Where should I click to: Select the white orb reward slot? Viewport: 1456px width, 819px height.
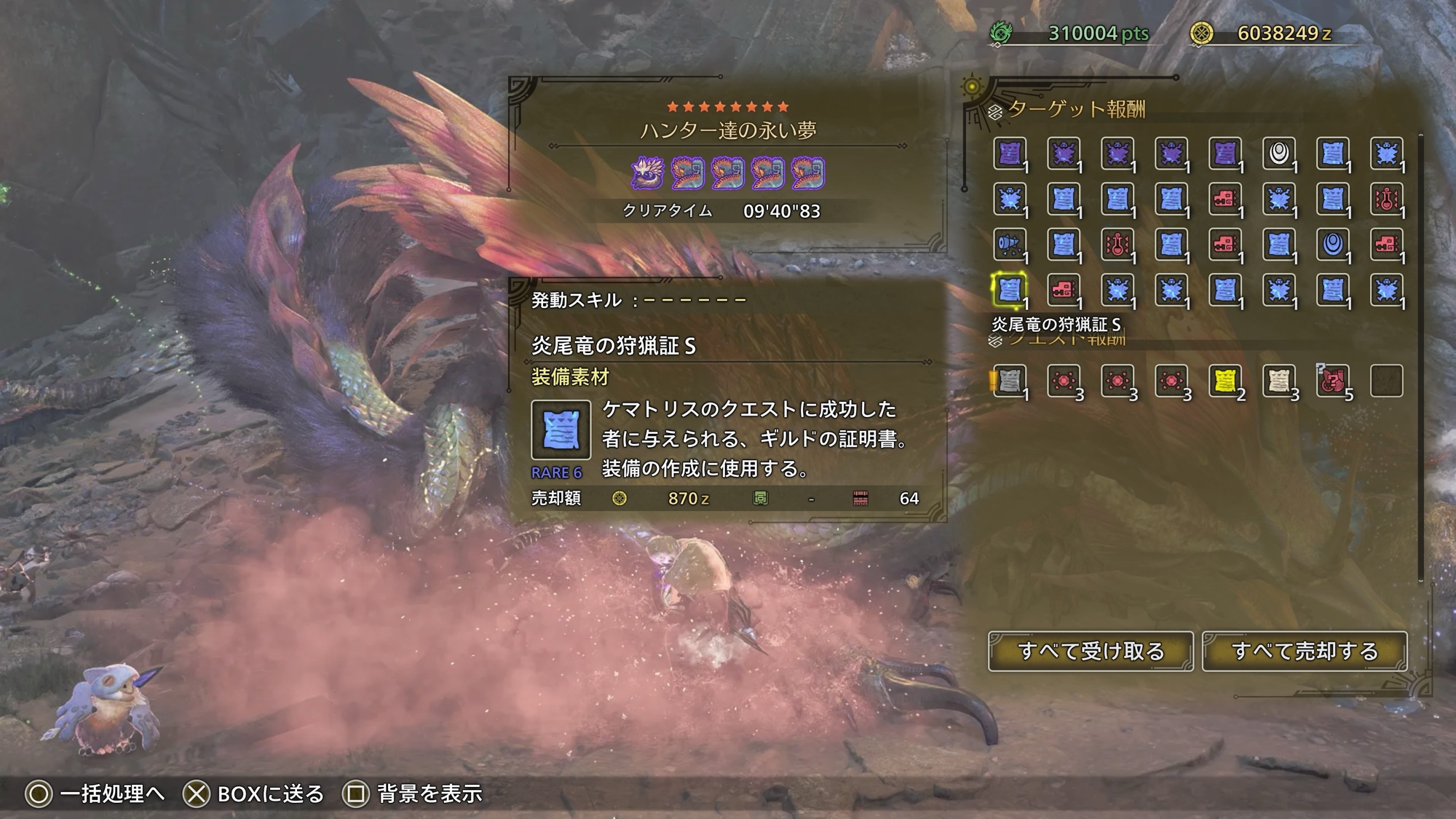[1278, 154]
